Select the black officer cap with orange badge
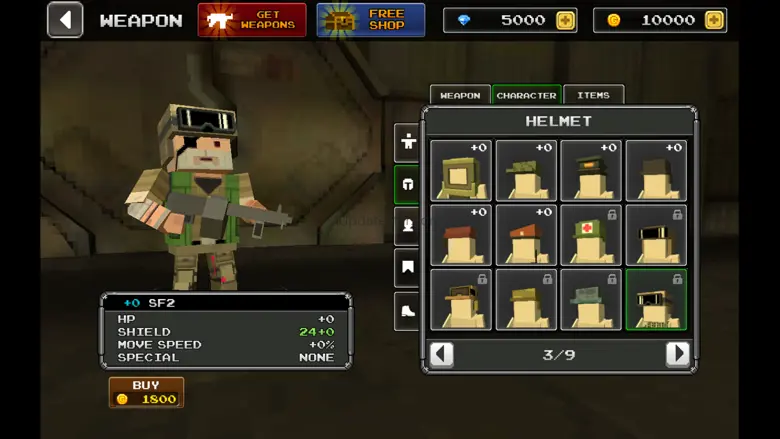 [x=591, y=170]
